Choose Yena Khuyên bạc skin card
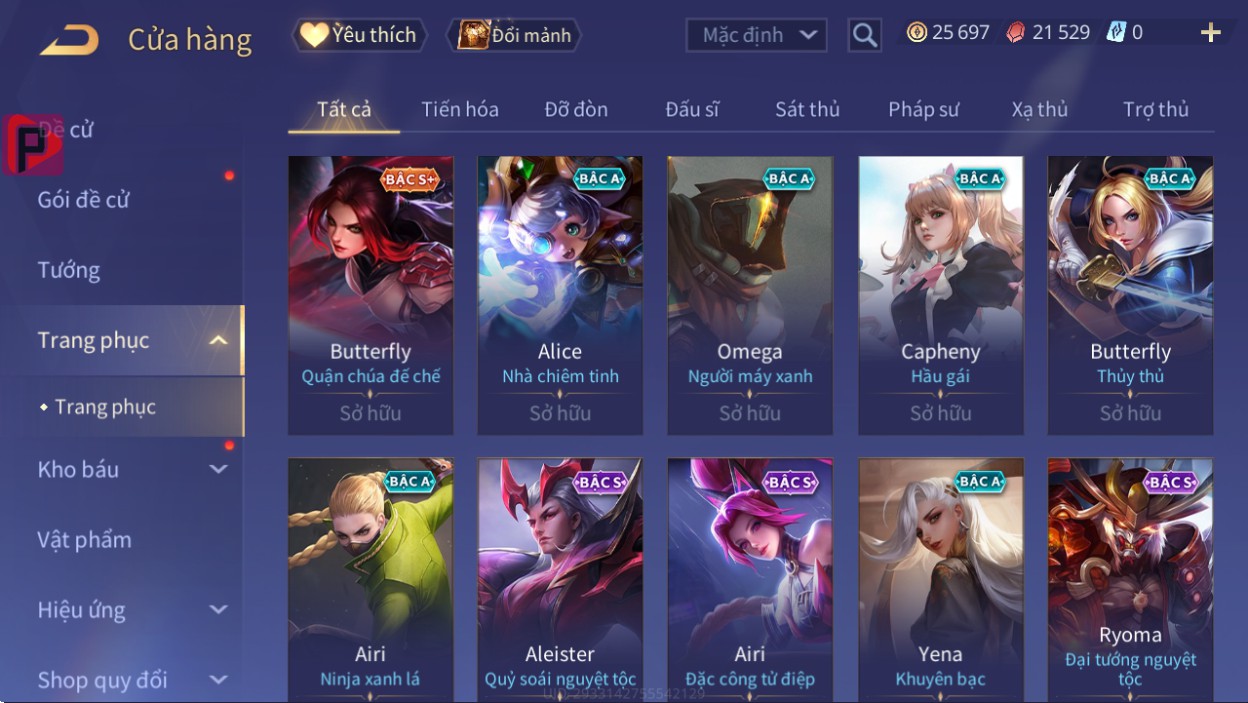The image size is (1248, 703). pos(940,580)
